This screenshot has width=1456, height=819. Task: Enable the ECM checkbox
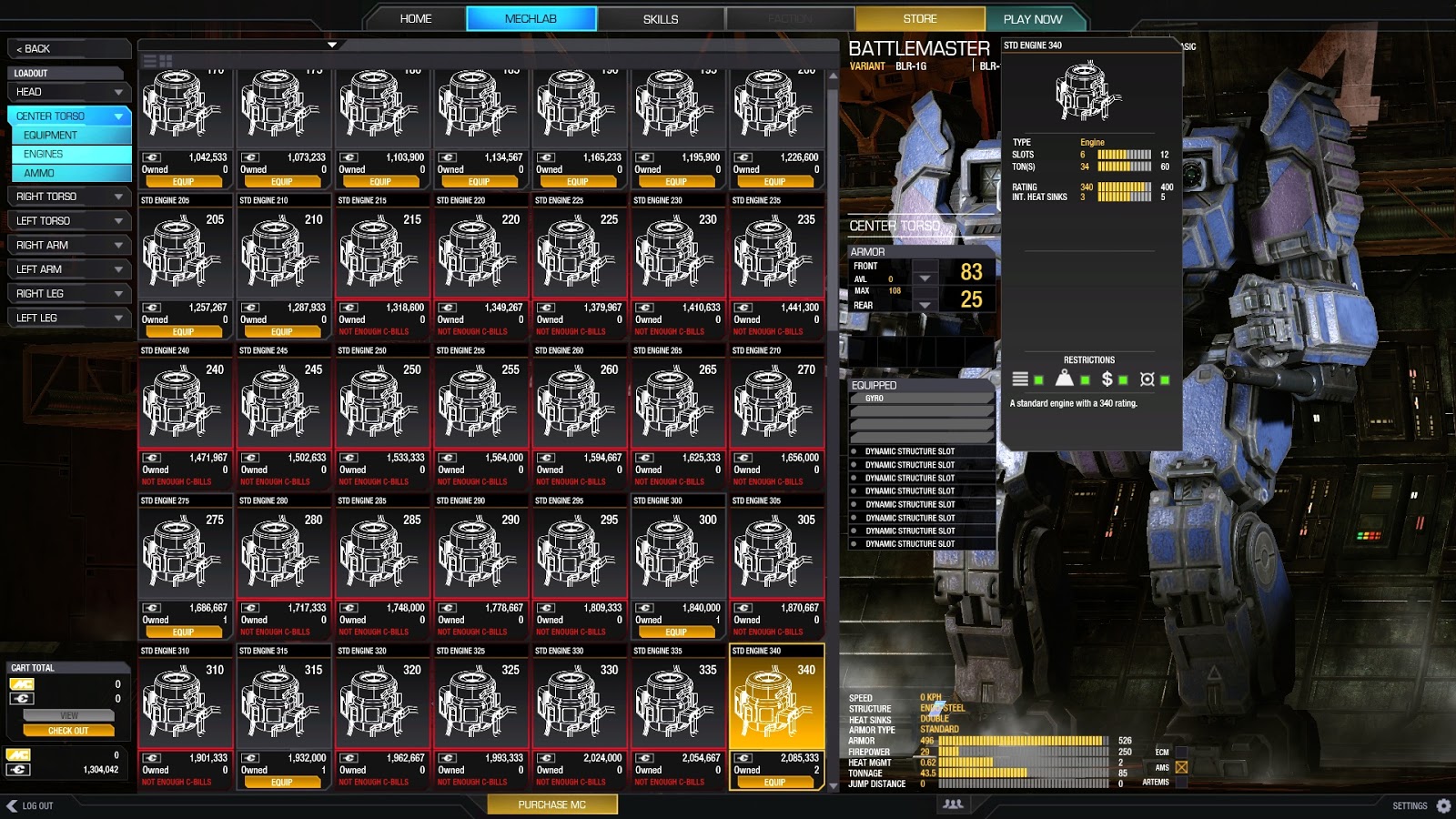[1182, 752]
